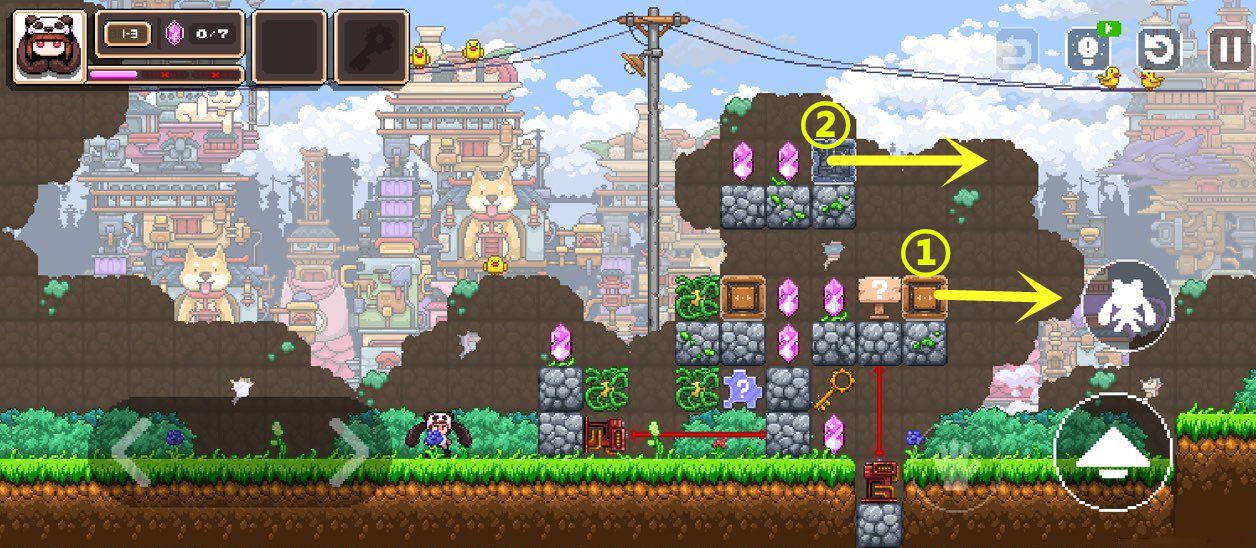1256x548 pixels.
Task: Tap the move-right arrow control
Action: pyautogui.click(x=347, y=452)
